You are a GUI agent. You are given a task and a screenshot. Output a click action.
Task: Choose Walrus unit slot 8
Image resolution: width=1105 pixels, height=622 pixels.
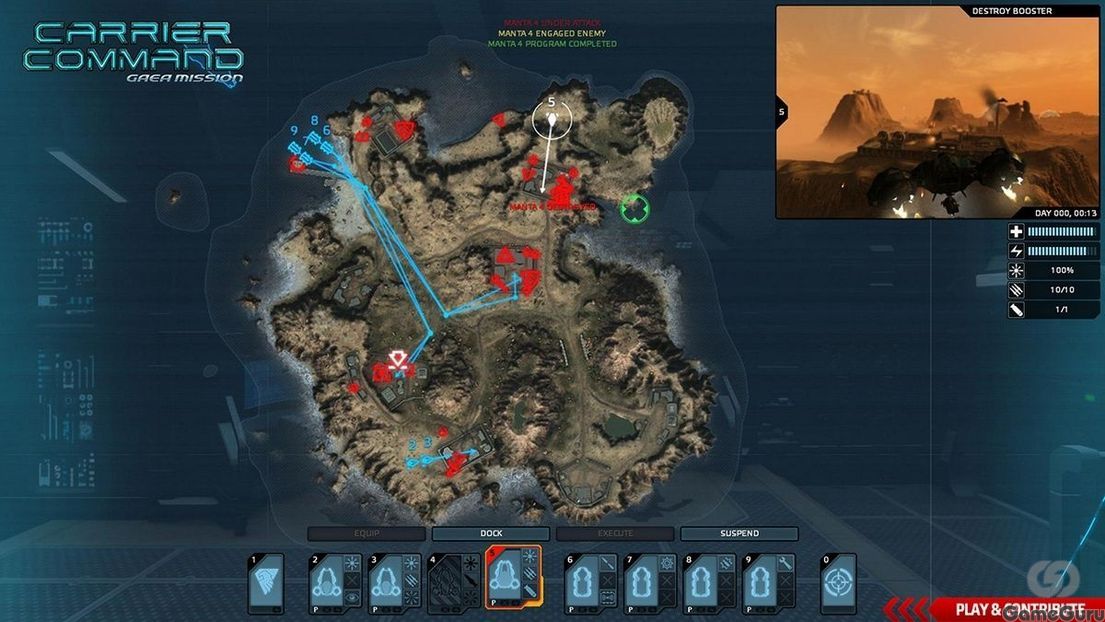point(708,584)
